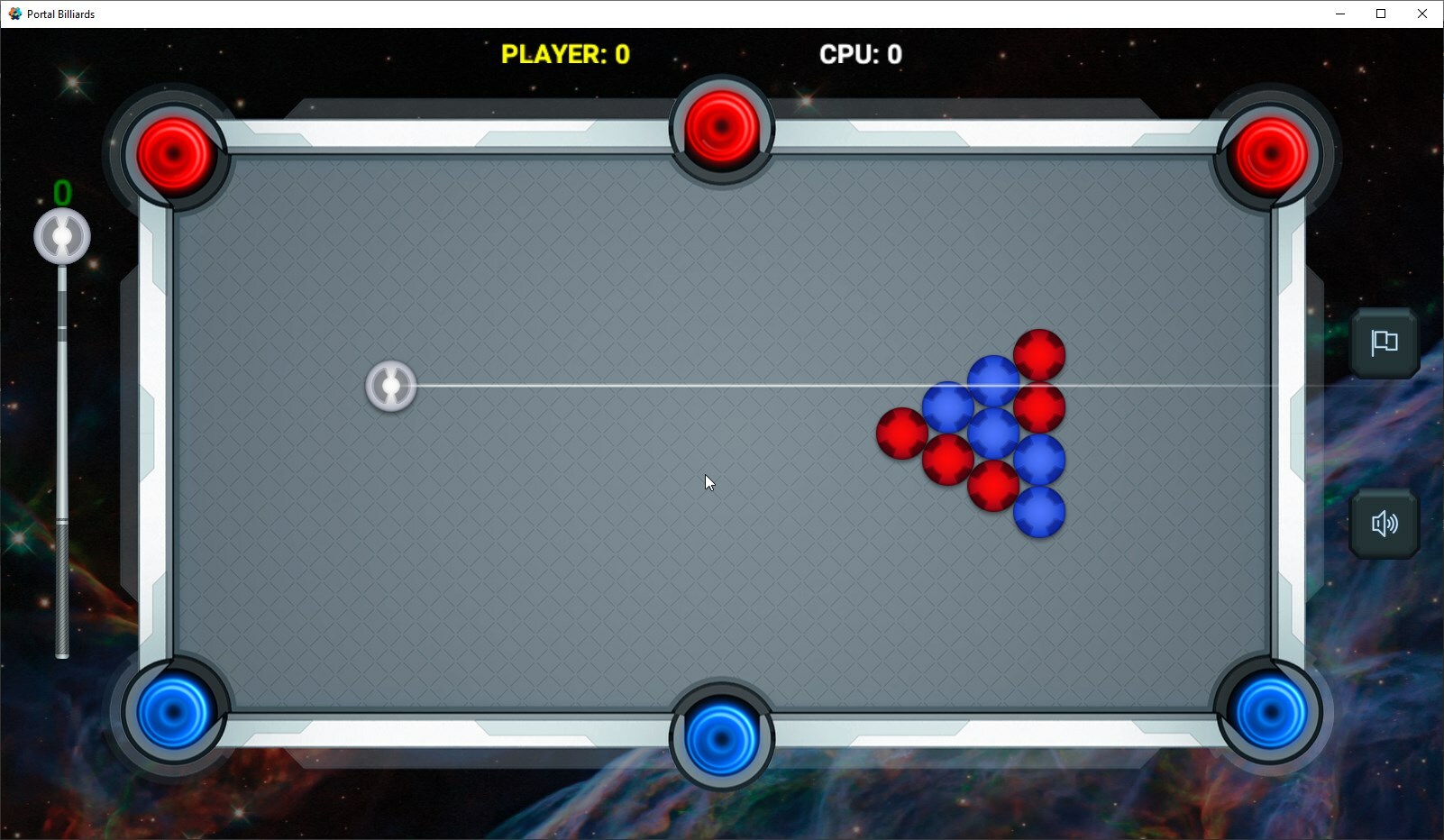Toggle the forfeit flag button state
The image size is (1444, 840).
click(1383, 343)
